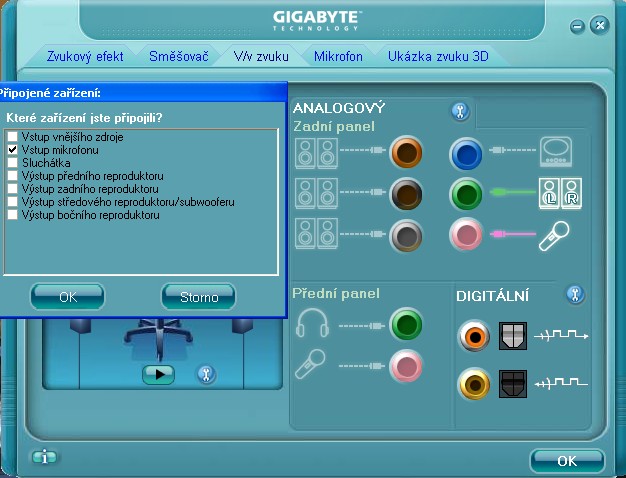This screenshot has width=626, height=478.
Task: Go to the Ukázka zvuku 3D tab
Action: coord(438,57)
